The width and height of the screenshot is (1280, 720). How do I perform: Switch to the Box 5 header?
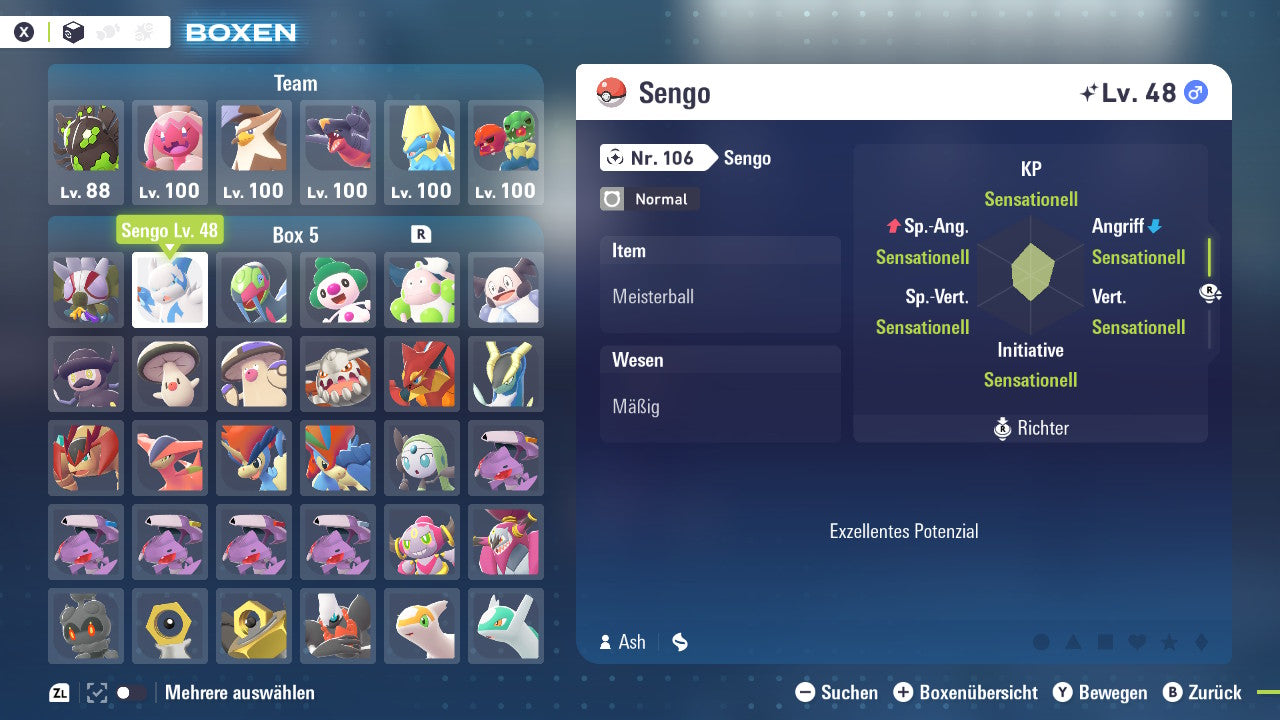(295, 236)
